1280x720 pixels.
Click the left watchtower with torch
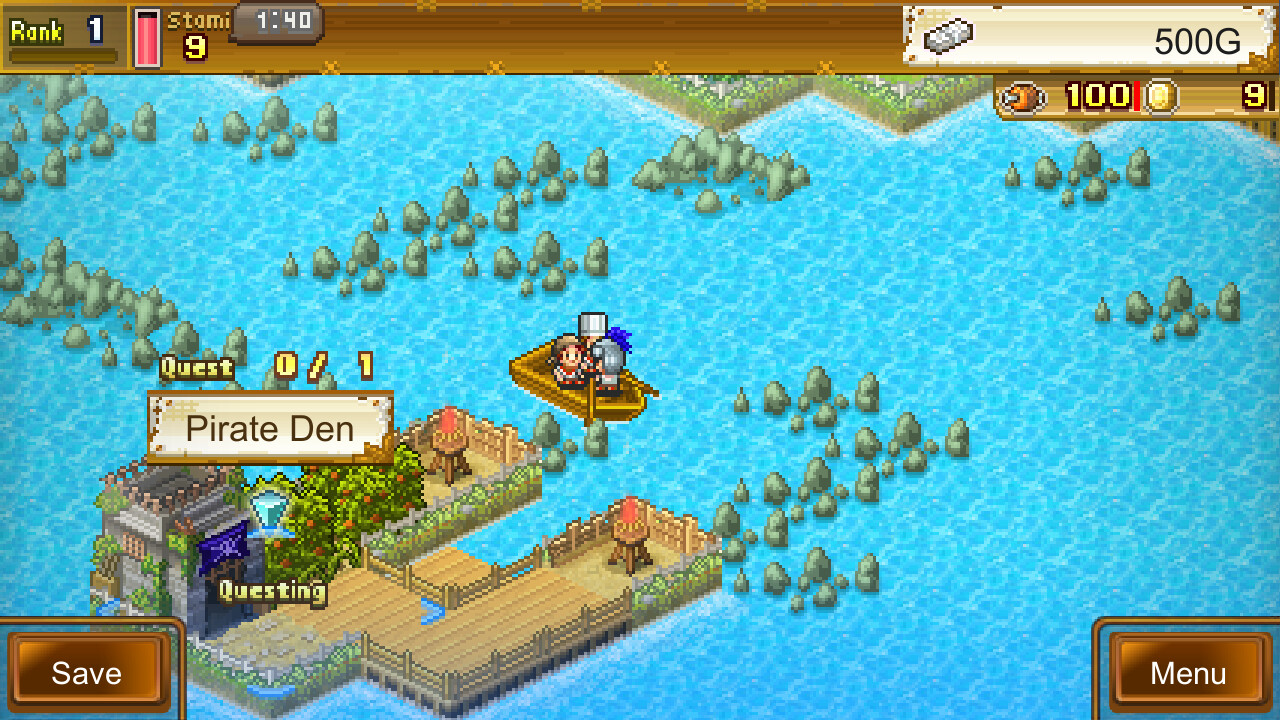pyautogui.click(x=448, y=440)
